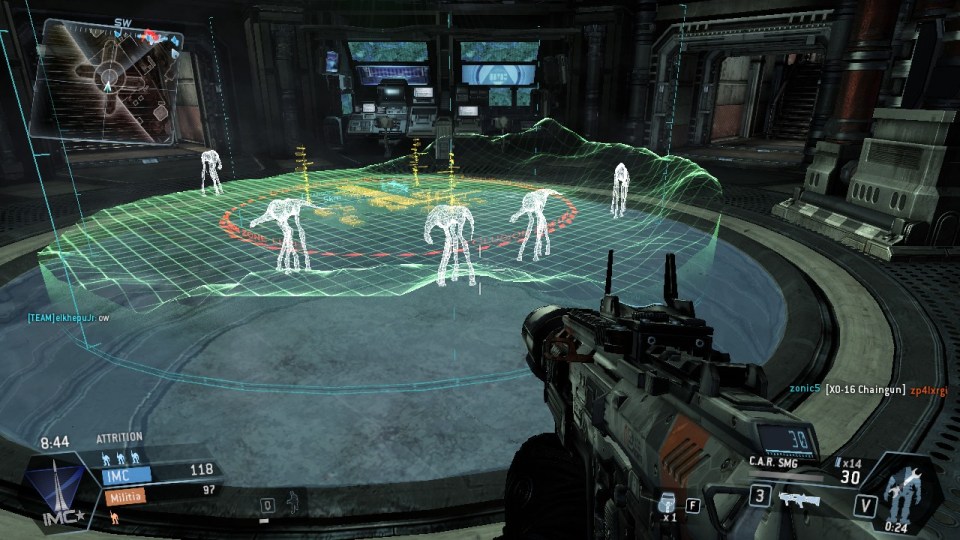Click the blue IMC team label
This screenshot has height=540, width=960.
point(125,475)
